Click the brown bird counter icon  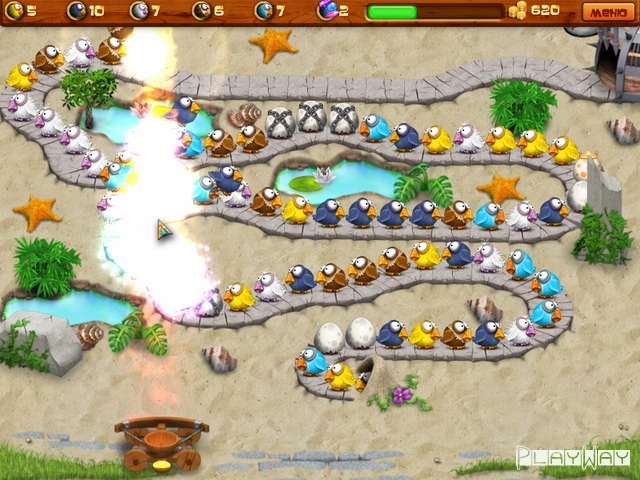point(201,11)
